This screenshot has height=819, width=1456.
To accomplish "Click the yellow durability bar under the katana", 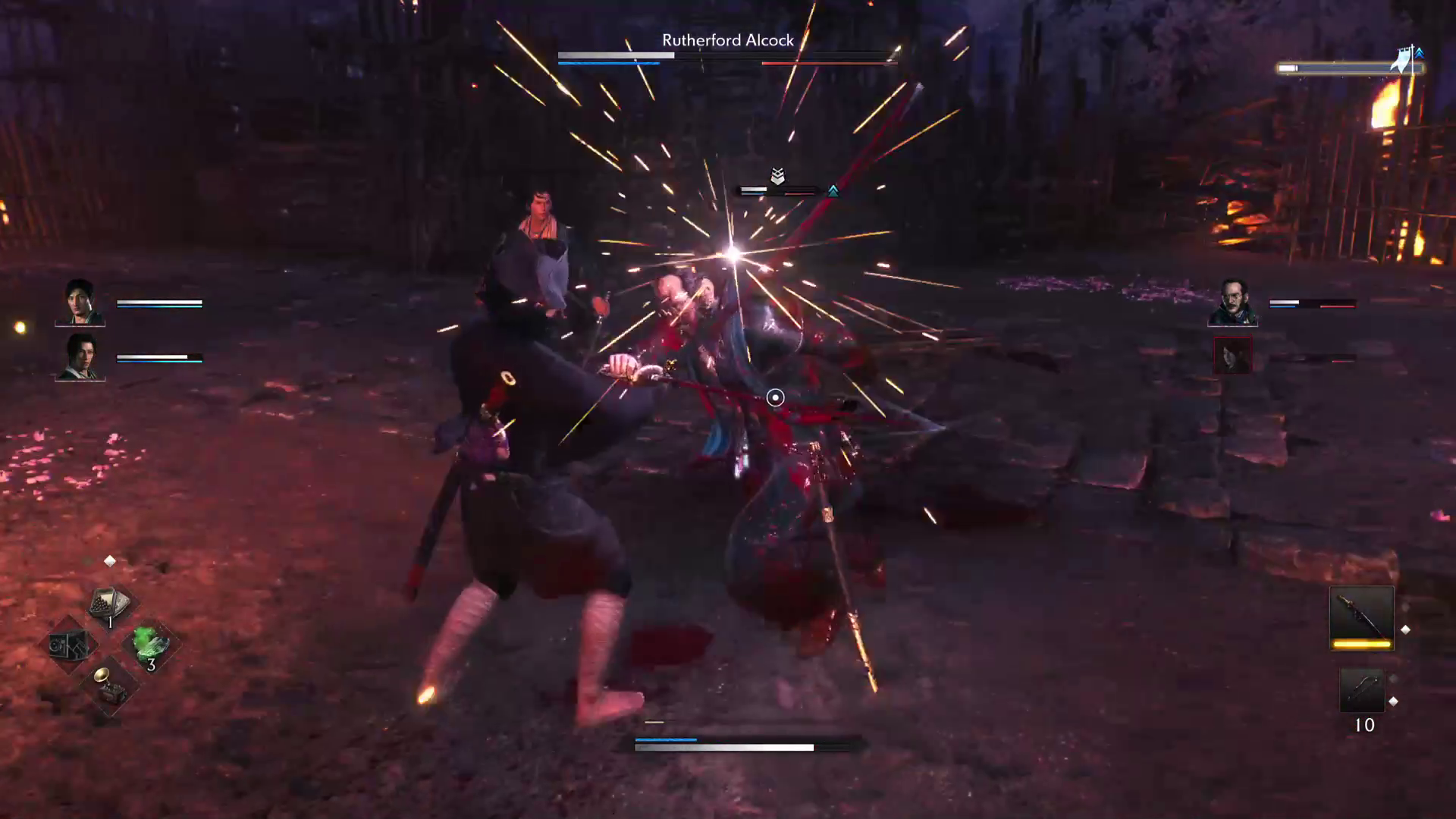I will [1361, 646].
